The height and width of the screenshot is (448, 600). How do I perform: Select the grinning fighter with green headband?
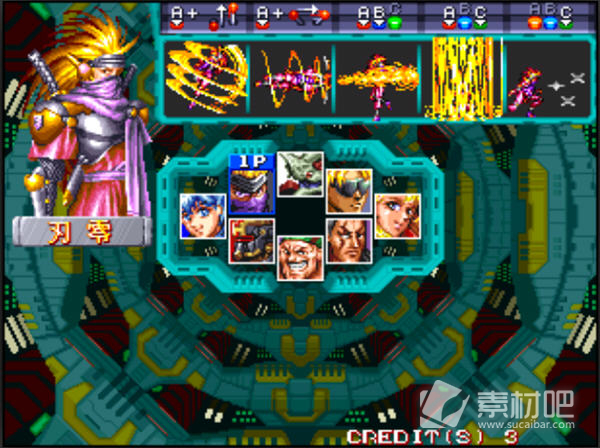[x=300, y=257]
